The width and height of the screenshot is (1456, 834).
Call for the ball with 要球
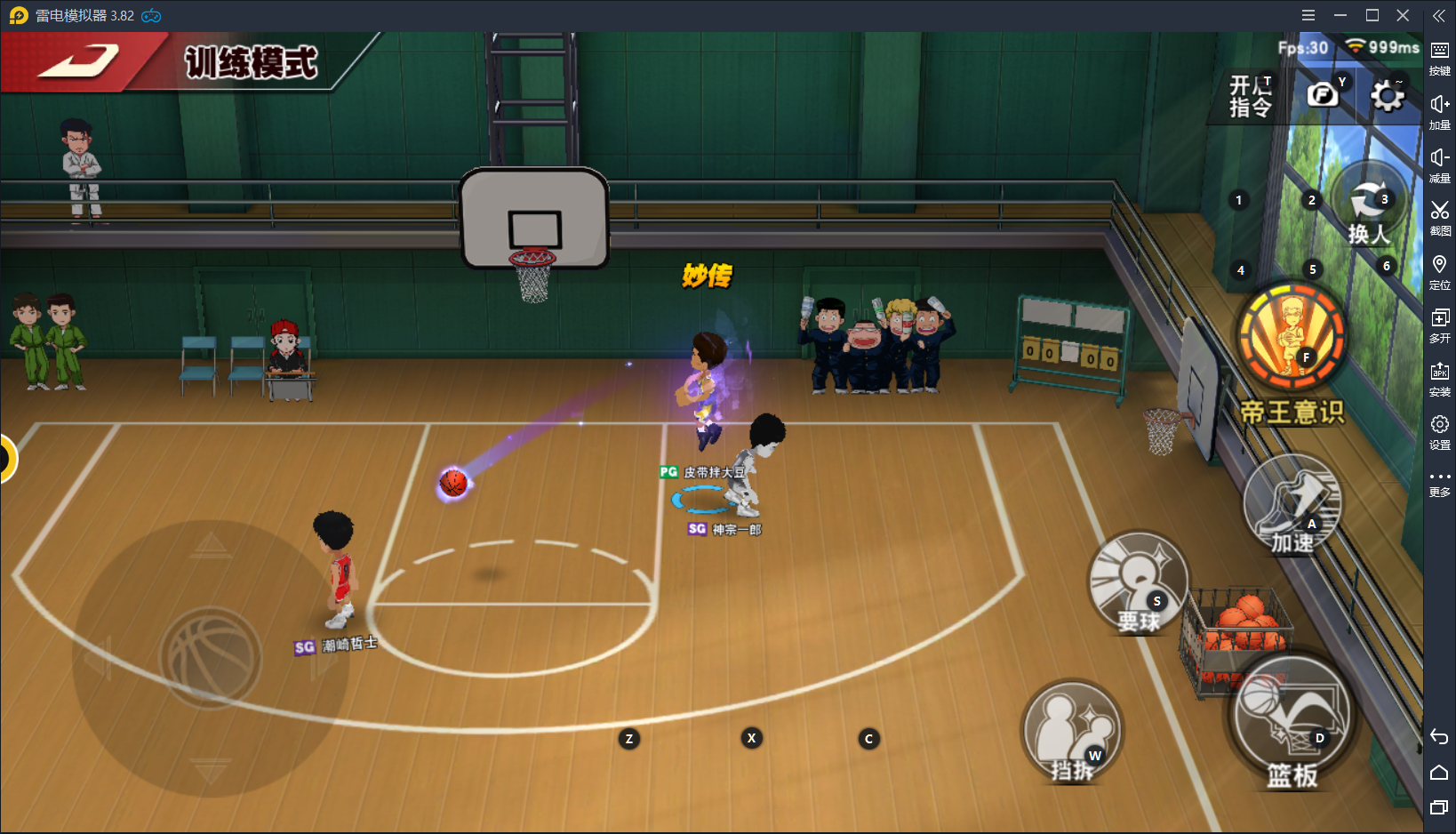pyautogui.click(x=1139, y=582)
